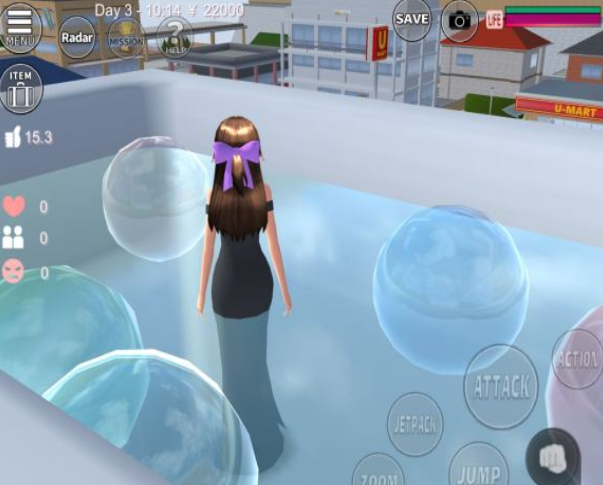Tap the SAVE button

[x=412, y=19]
